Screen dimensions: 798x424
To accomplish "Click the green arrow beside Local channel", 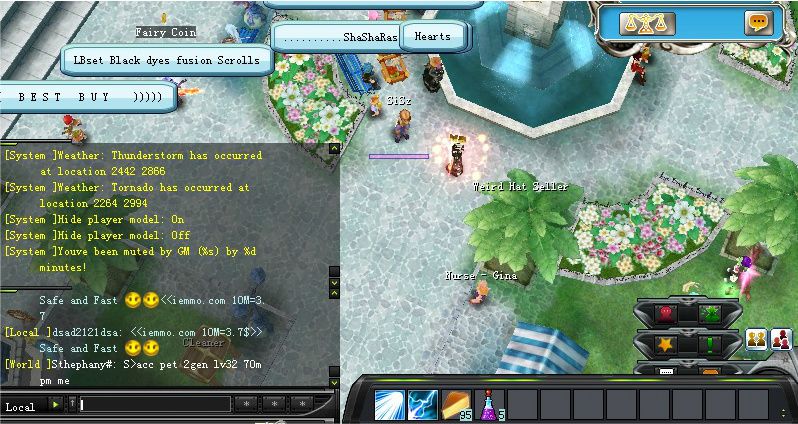I will 56,404.
